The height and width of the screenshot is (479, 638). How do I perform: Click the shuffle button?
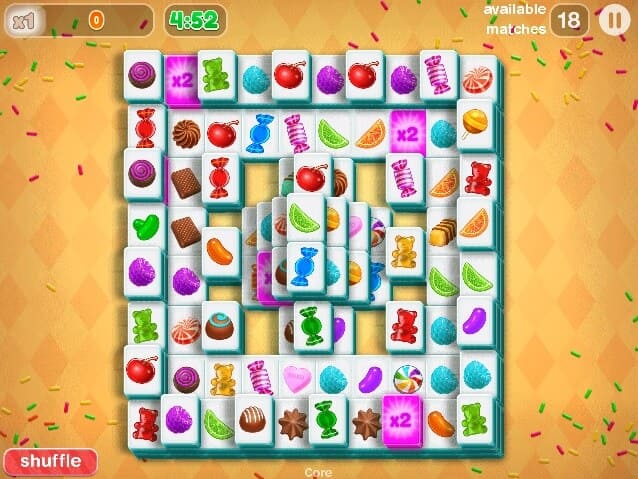tap(50, 461)
